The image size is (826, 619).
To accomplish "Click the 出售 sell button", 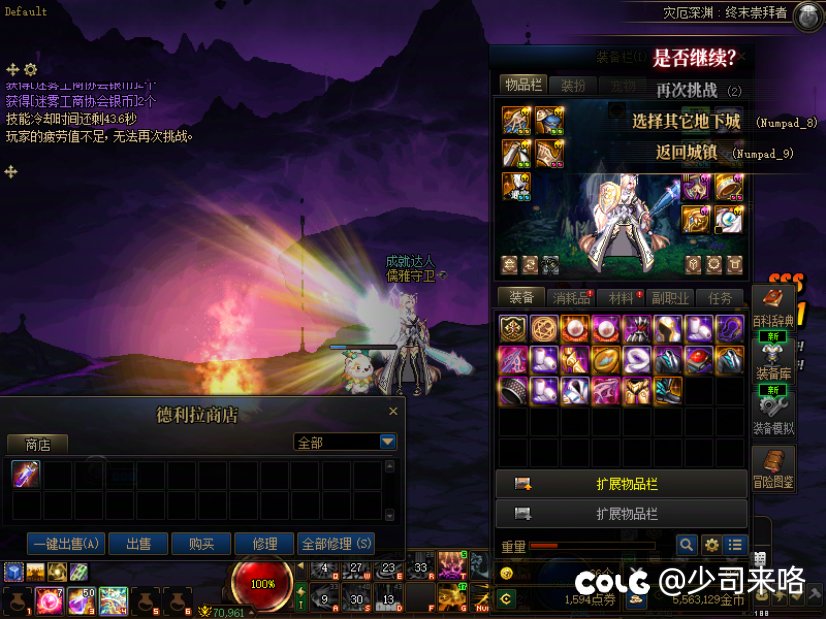I will tap(138, 544).
